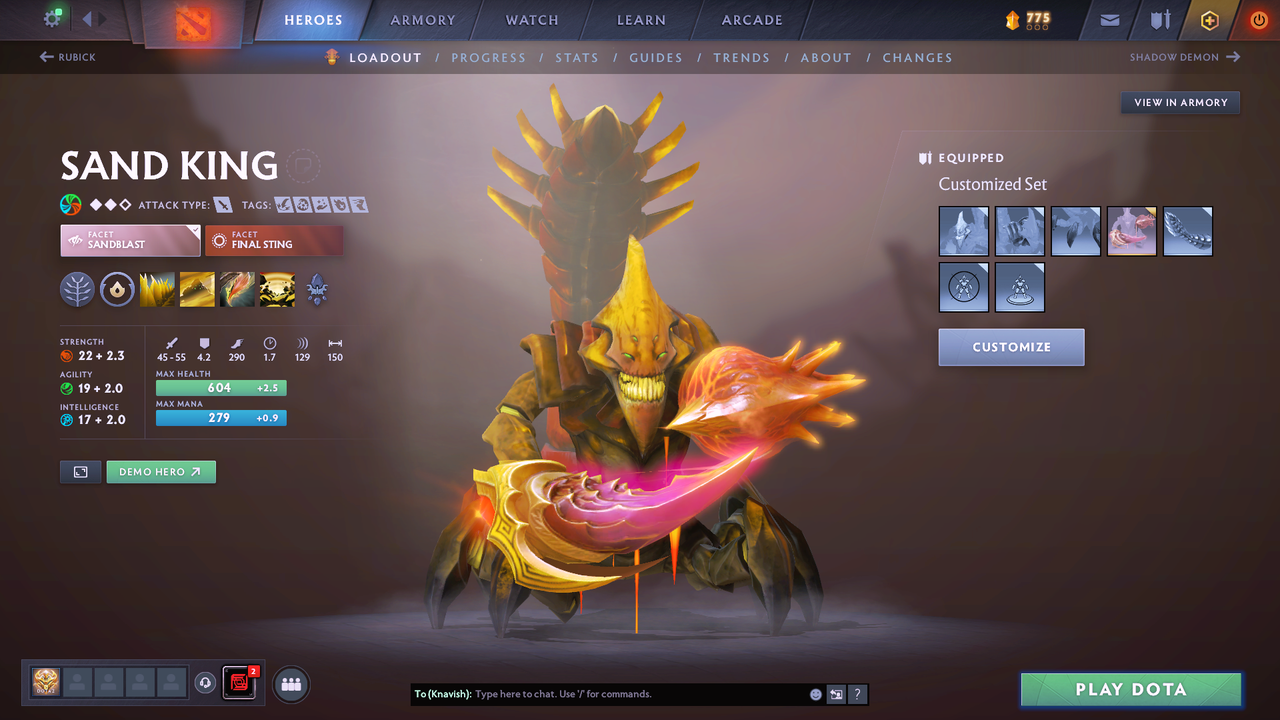Switch to the Final Sting facet
This screenshot has width=1280, height=720.
click(x=274, y=240)
